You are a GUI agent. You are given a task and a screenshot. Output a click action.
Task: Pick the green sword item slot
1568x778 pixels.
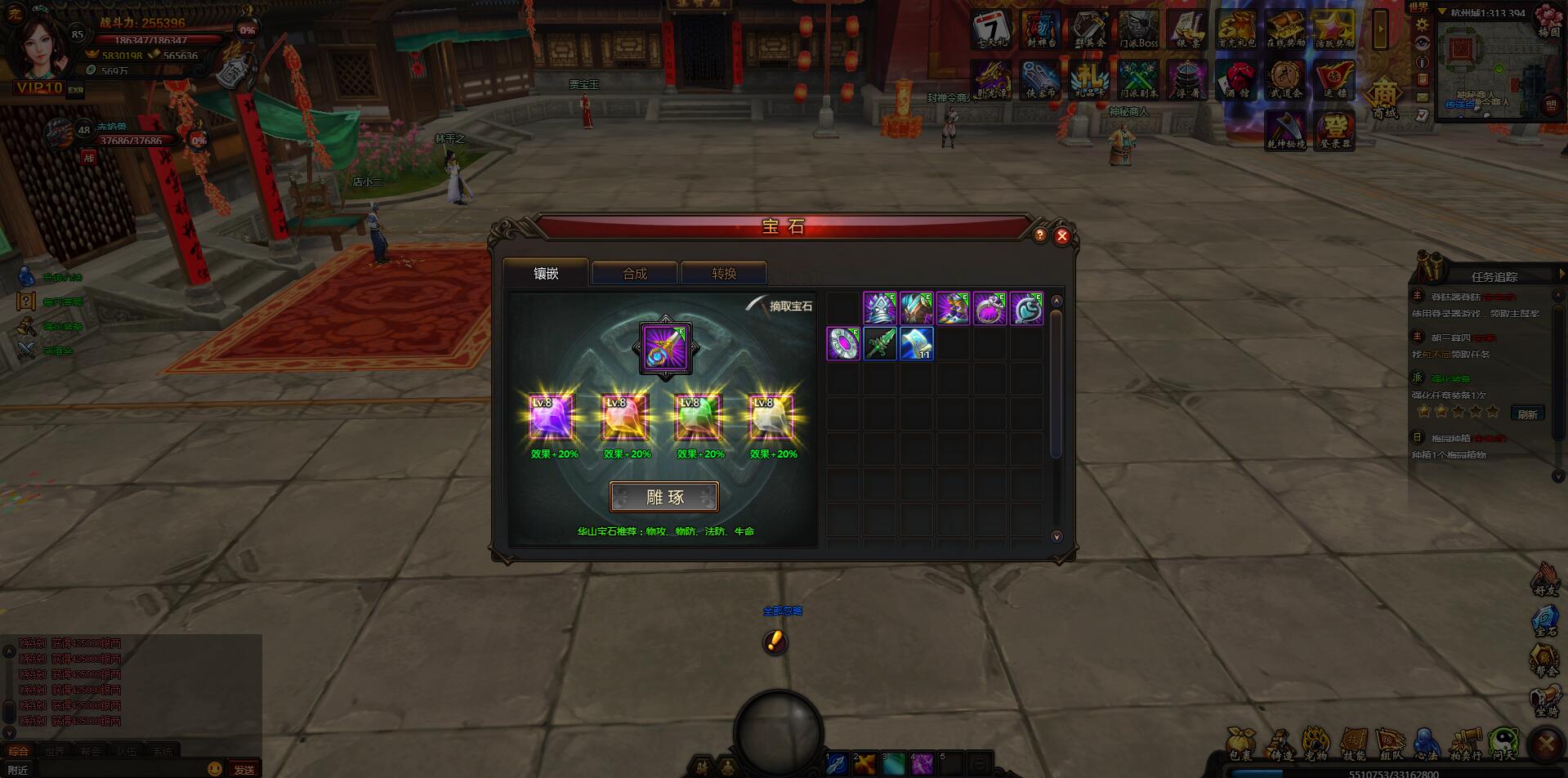(880, 344)
